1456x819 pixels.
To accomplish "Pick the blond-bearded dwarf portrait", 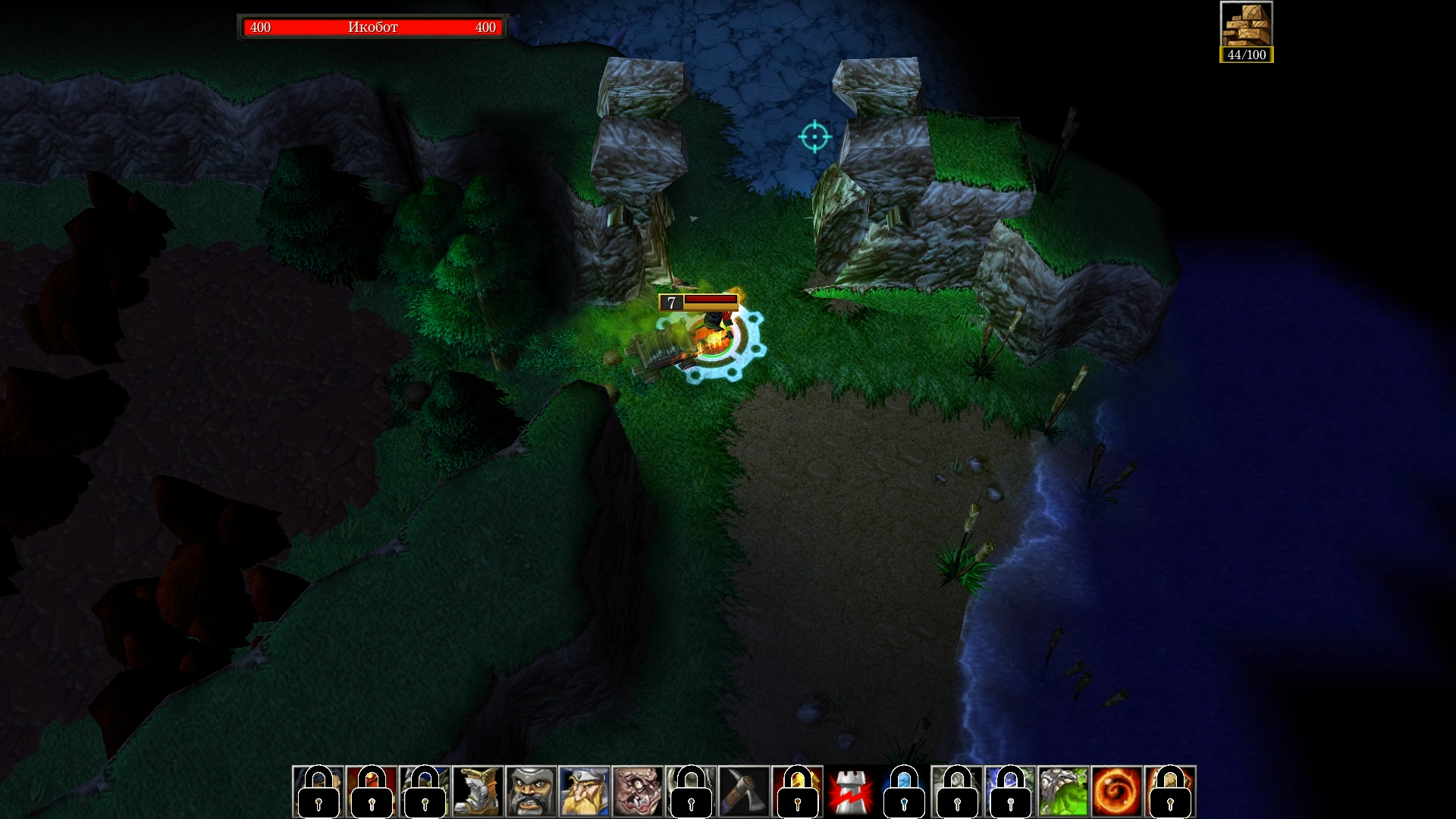I will (x=584, y=792).
